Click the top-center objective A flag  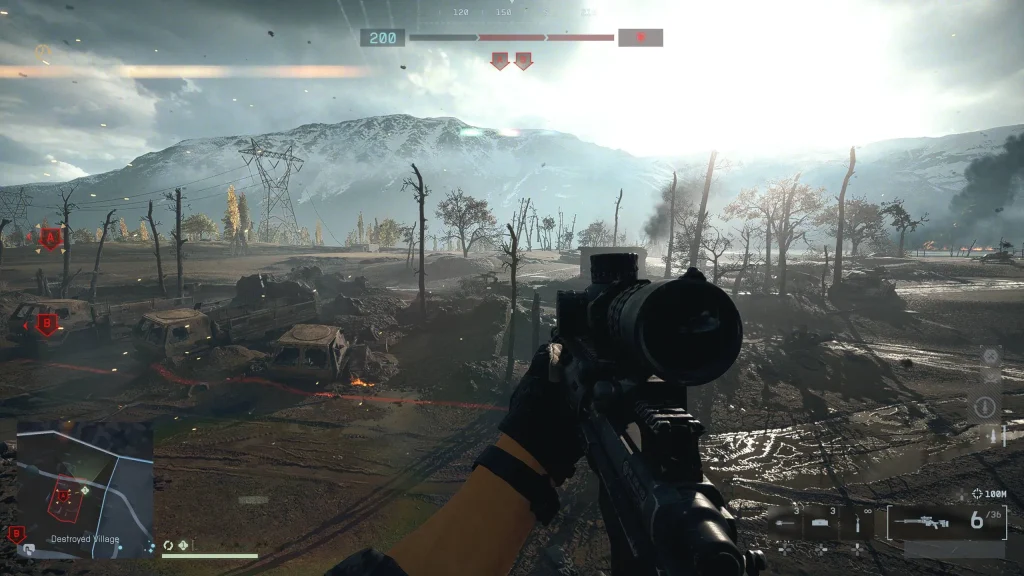tap(500, 61)
